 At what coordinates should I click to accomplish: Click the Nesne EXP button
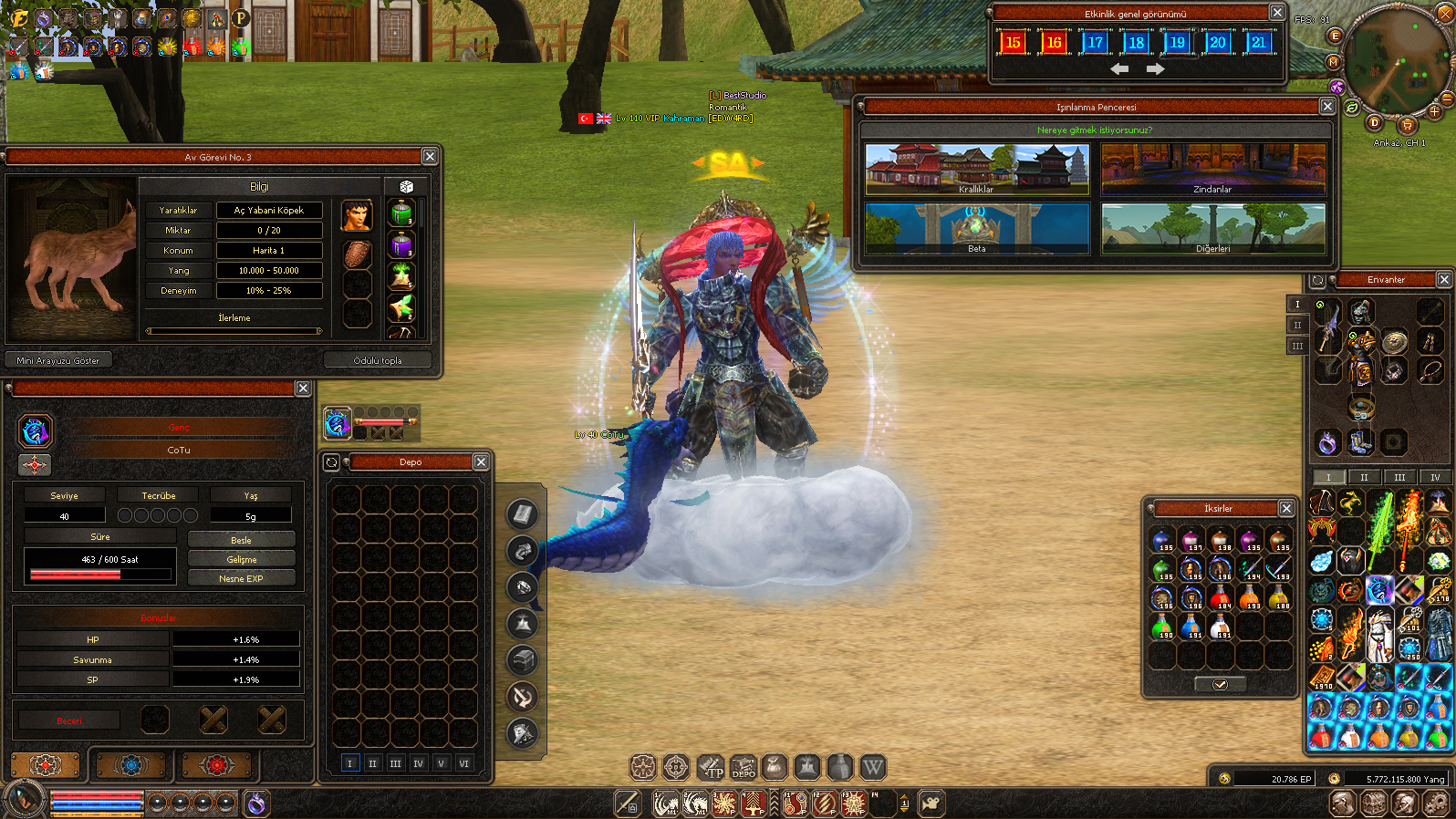click(x=241, y=578)
